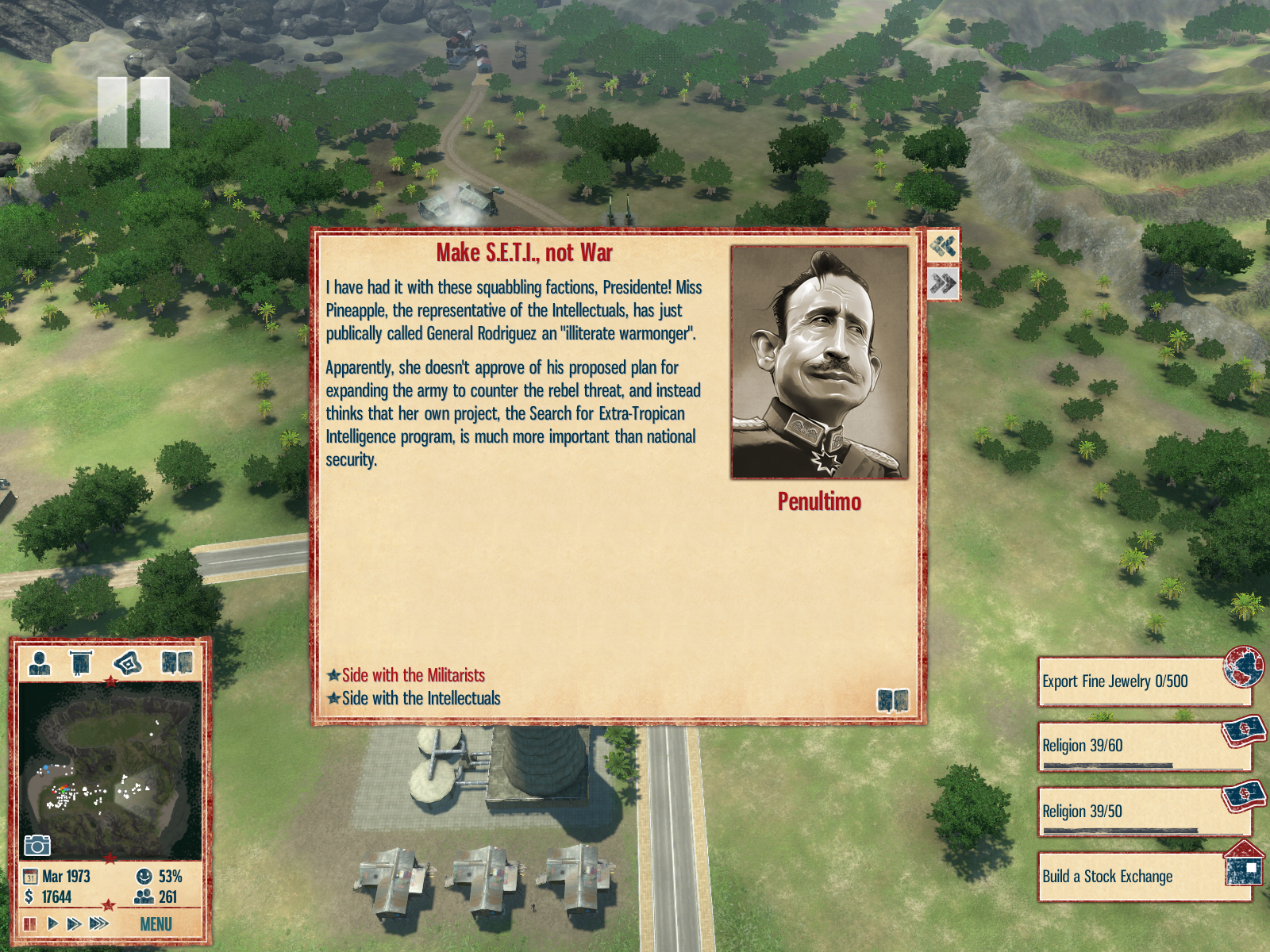Choose Side with the Intellectuals
The width and height of the screenshot is (1270, 952).
[x=421, y=698]
